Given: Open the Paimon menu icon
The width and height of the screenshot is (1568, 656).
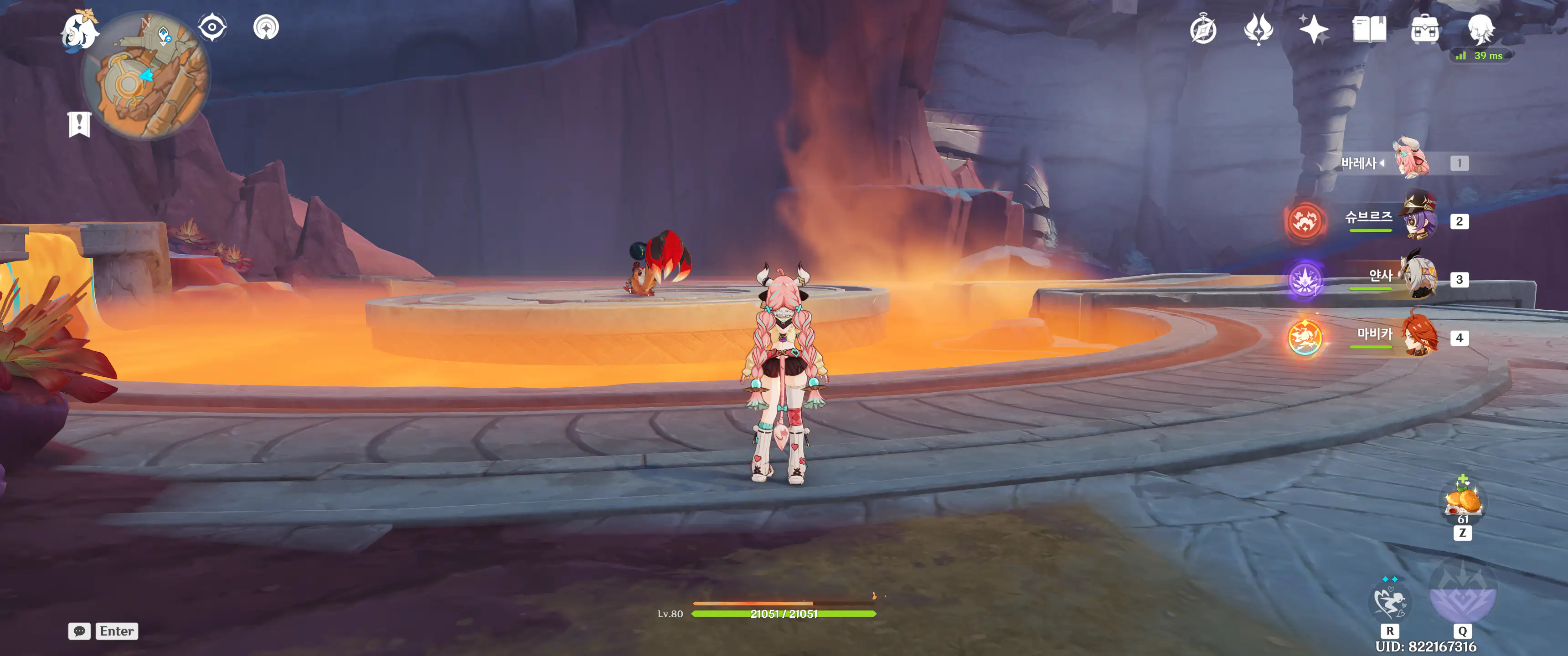Looking at the screenshot, I should point(79,31).
